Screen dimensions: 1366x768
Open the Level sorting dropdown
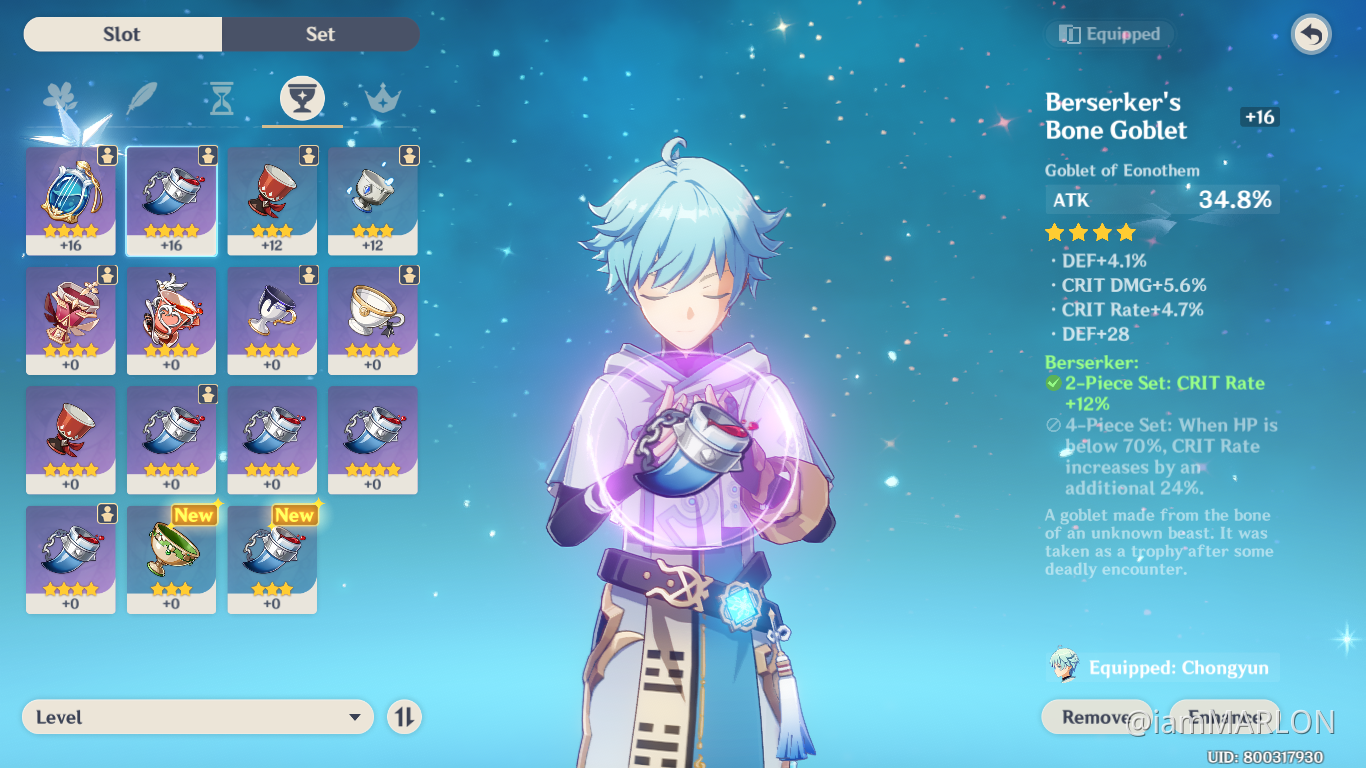(197, 716)
